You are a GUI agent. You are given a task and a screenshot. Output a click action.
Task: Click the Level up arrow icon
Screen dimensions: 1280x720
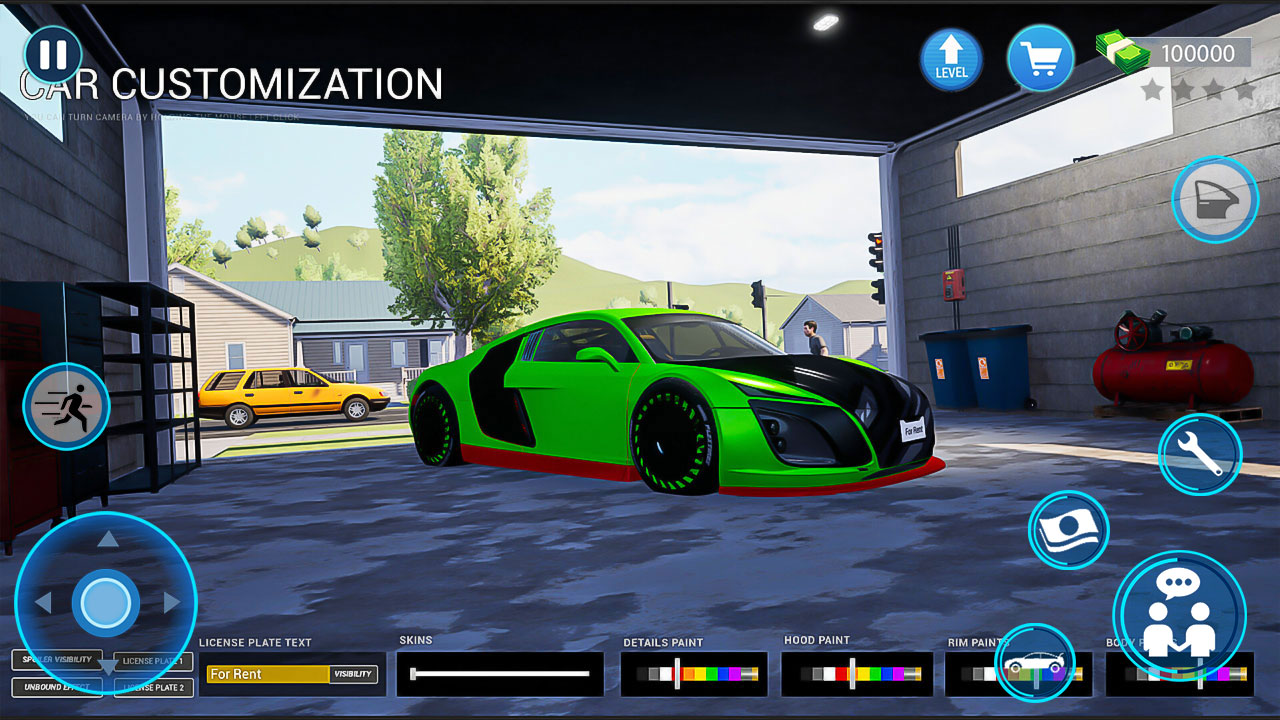(950, 57)
